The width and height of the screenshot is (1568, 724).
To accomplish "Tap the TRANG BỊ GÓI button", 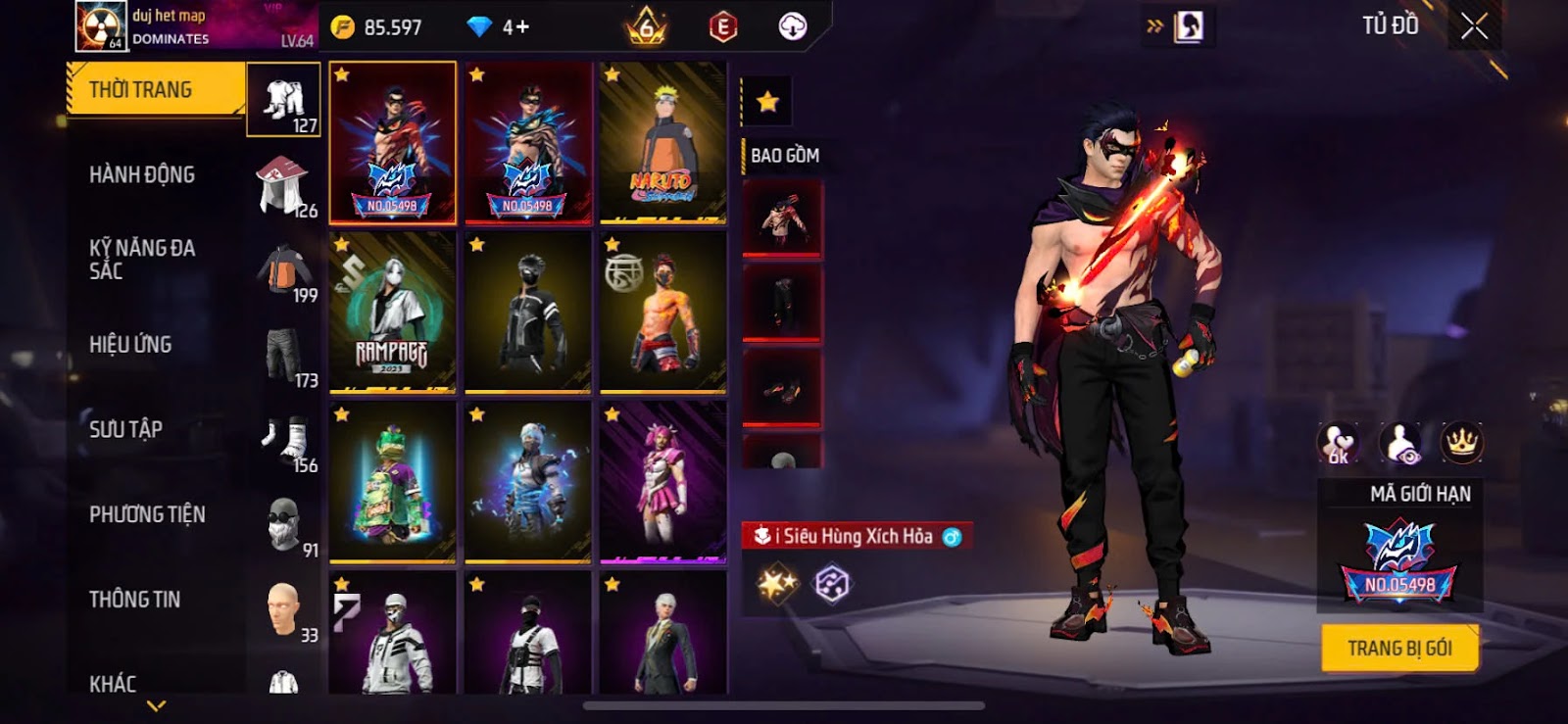I will 1399,649.
